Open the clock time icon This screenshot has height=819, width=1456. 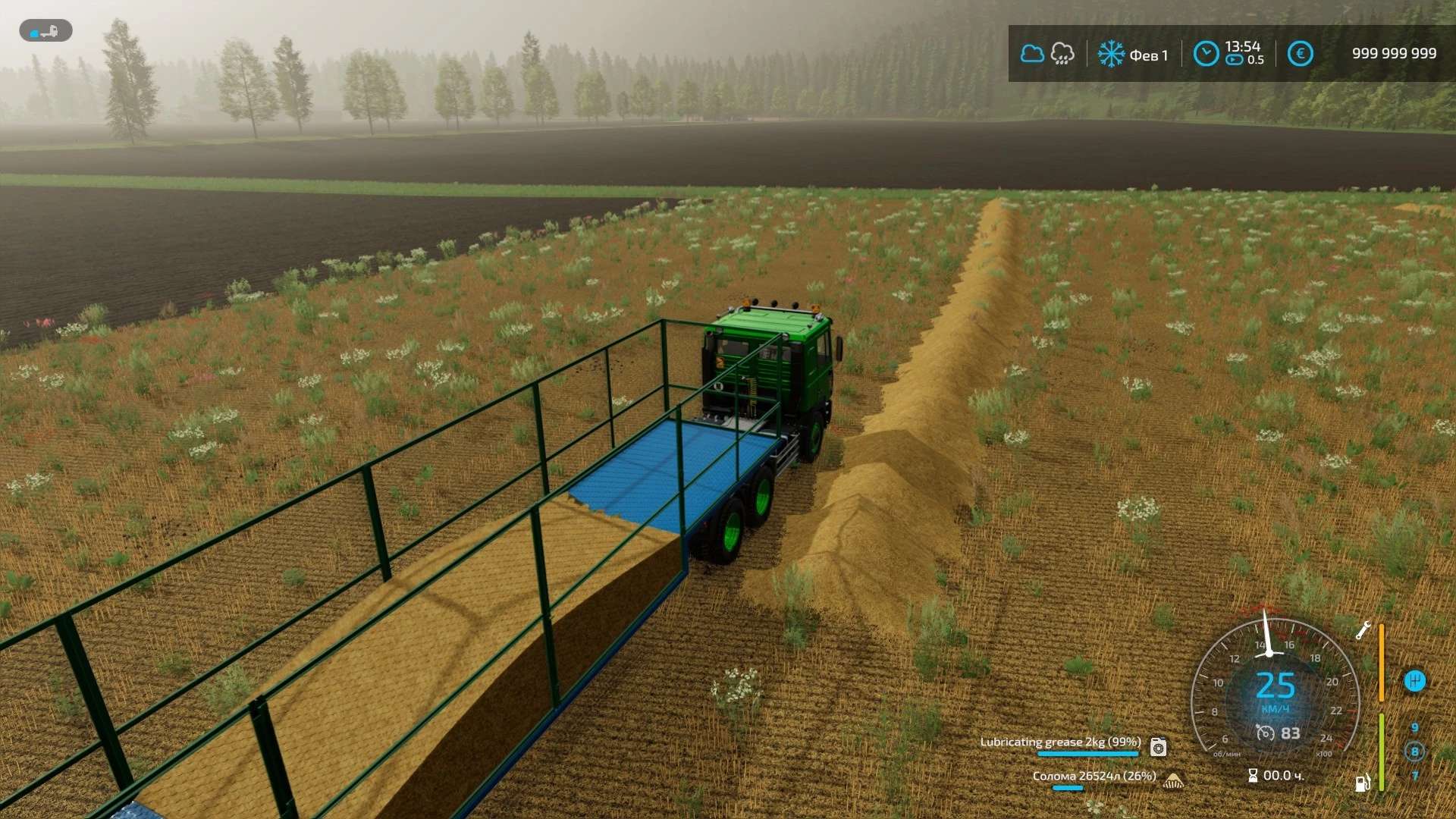coord(1206,54)
